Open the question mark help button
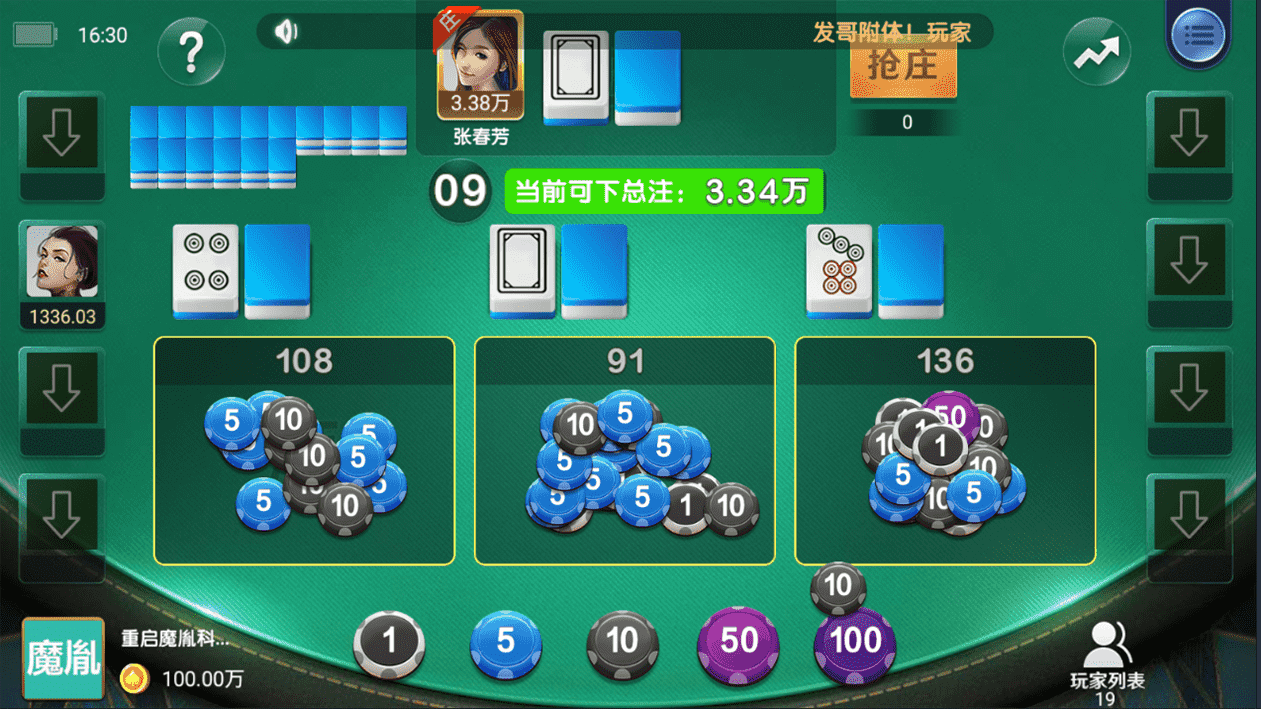Screen dimensions: 1261x709 tap(191, 50)
